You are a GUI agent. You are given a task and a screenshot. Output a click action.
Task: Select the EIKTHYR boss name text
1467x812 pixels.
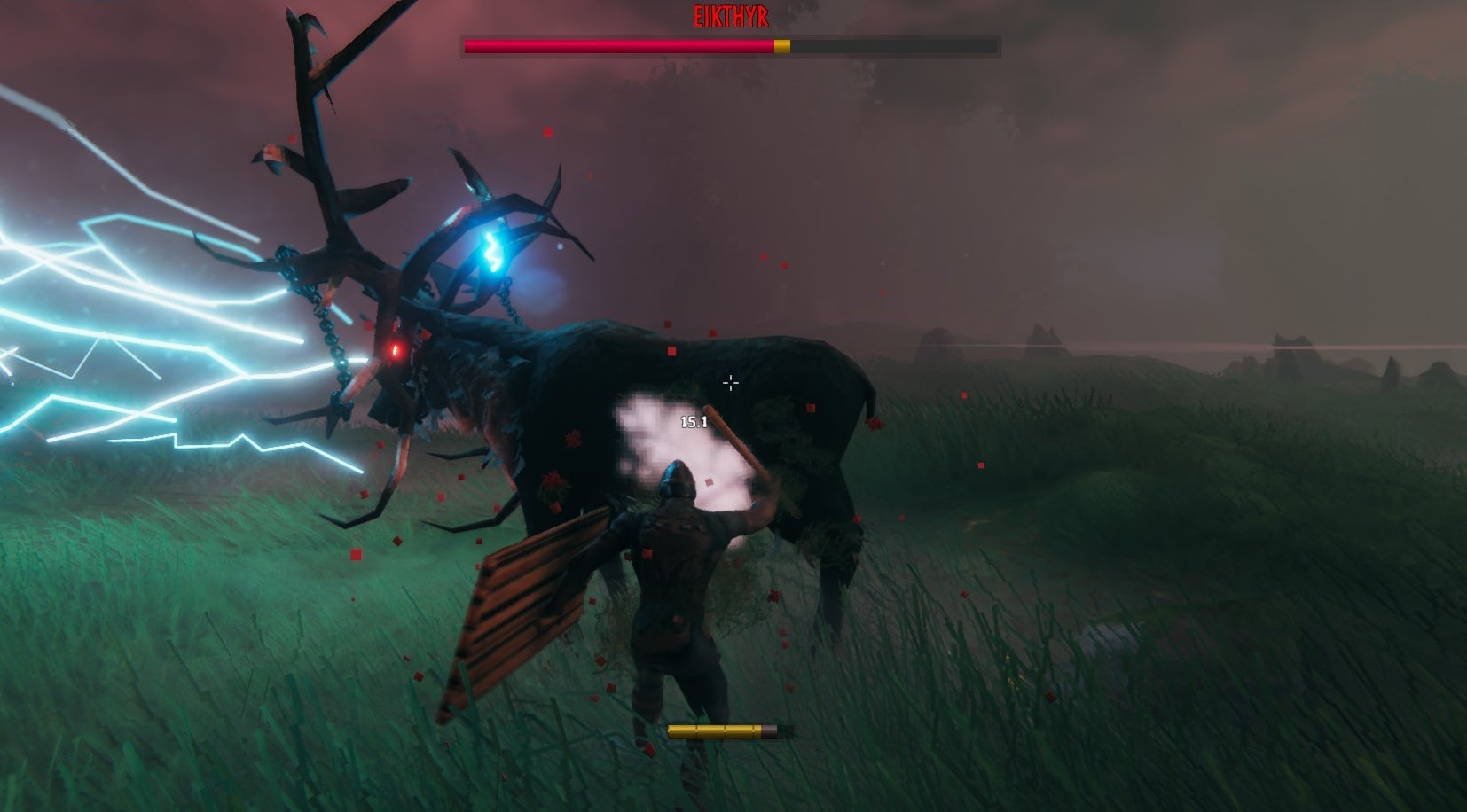coord(732,13)
